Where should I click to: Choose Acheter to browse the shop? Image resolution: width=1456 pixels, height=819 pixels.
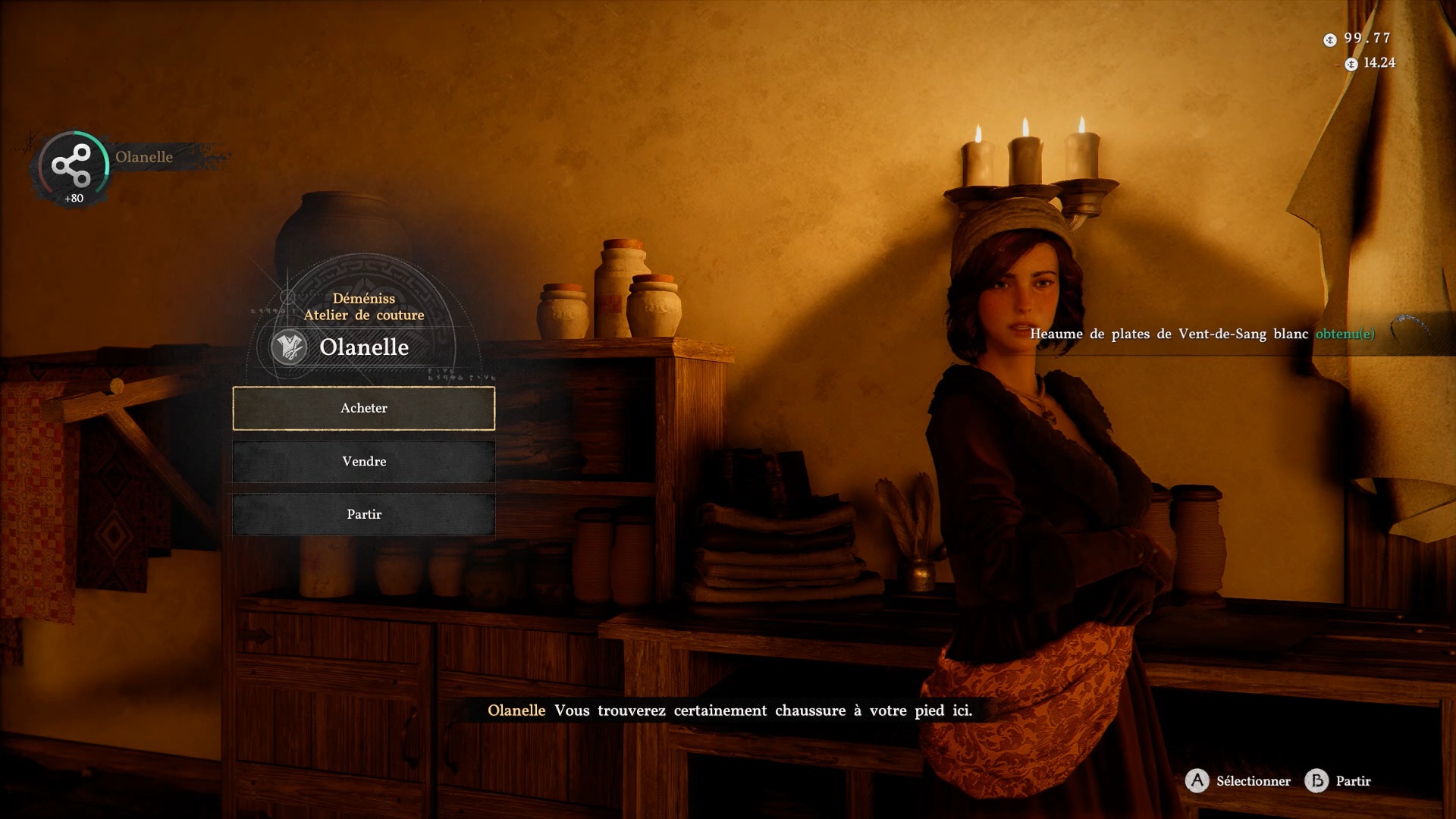pos(364,408)
